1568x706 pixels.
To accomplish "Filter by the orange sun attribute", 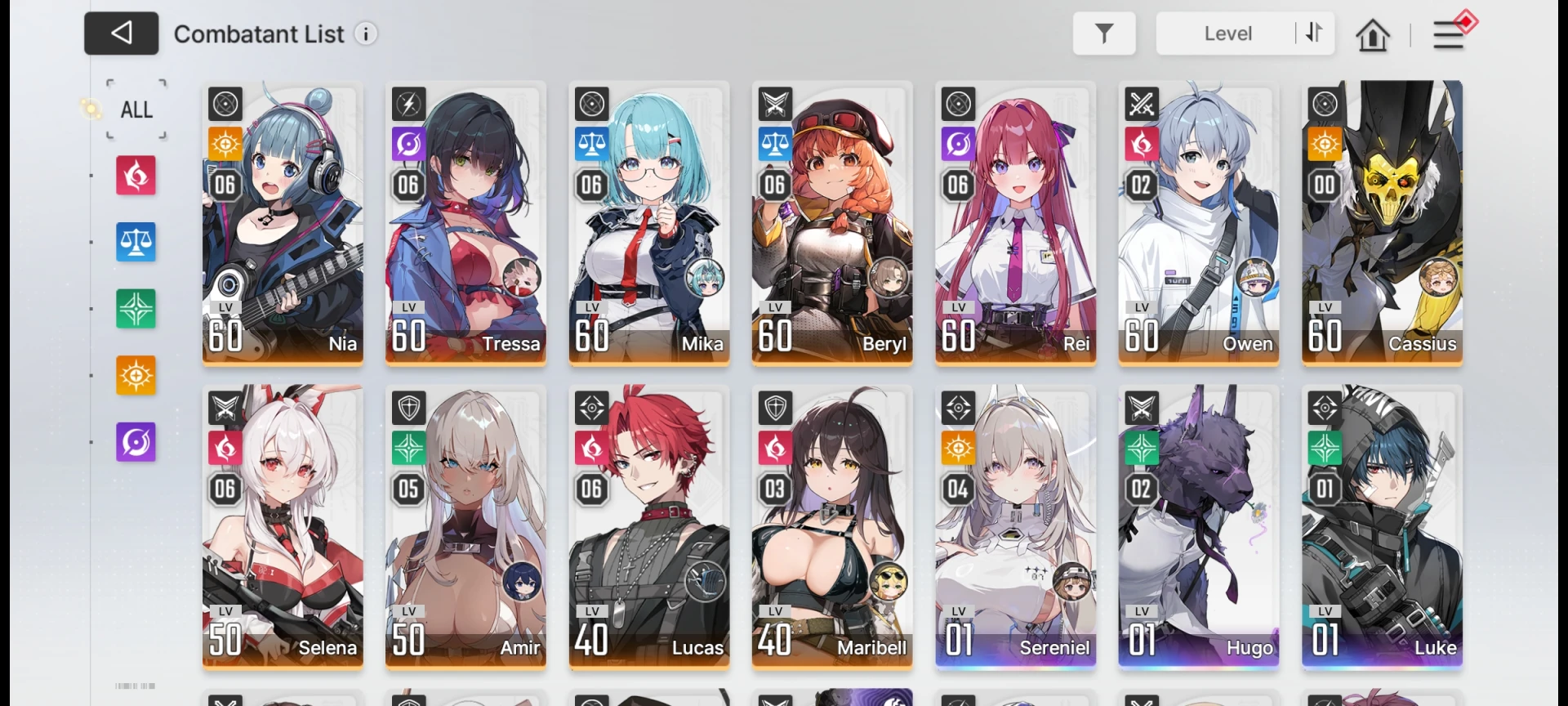I will coord(136,376).
